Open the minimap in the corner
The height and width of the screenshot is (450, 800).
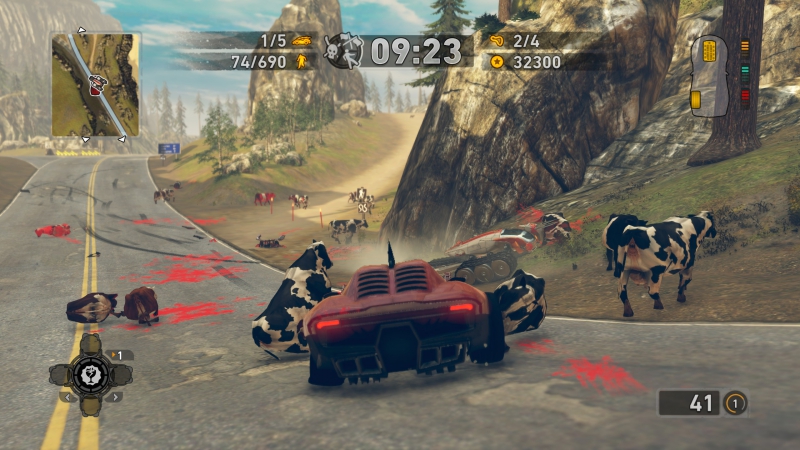click(96, 84)
